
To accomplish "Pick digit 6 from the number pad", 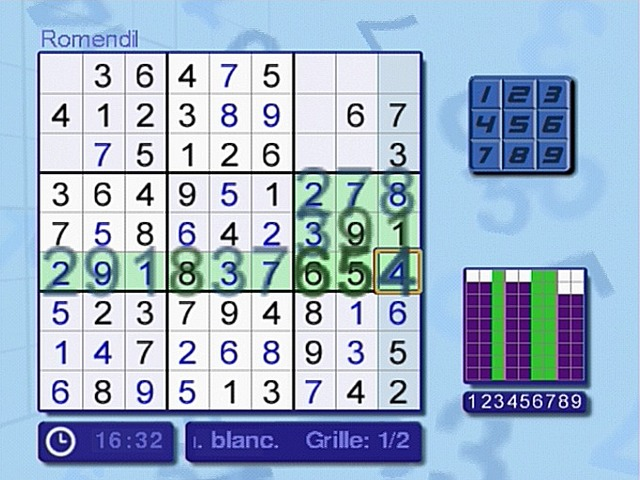I will click(548, 126).
